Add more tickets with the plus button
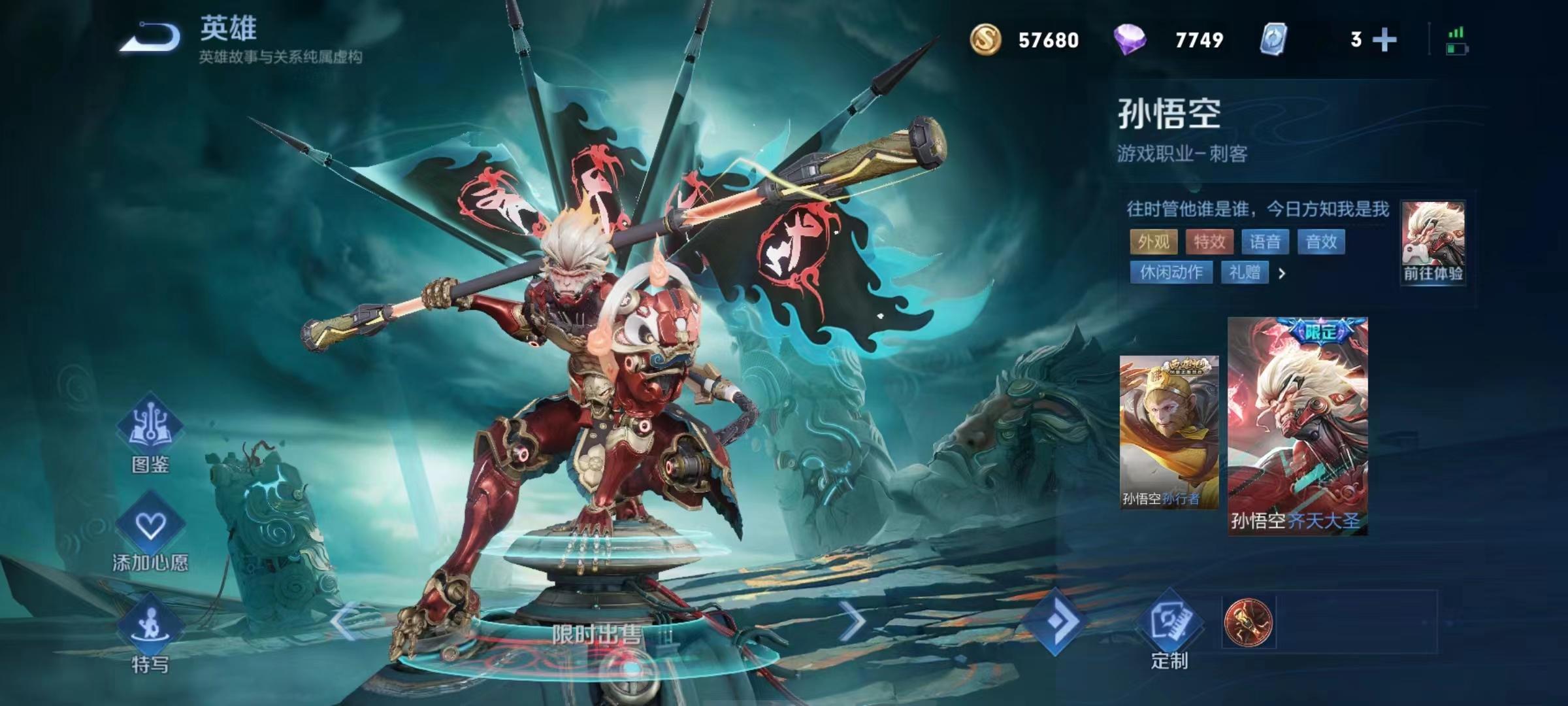 pyautogui.click(x=1384, y=40)
